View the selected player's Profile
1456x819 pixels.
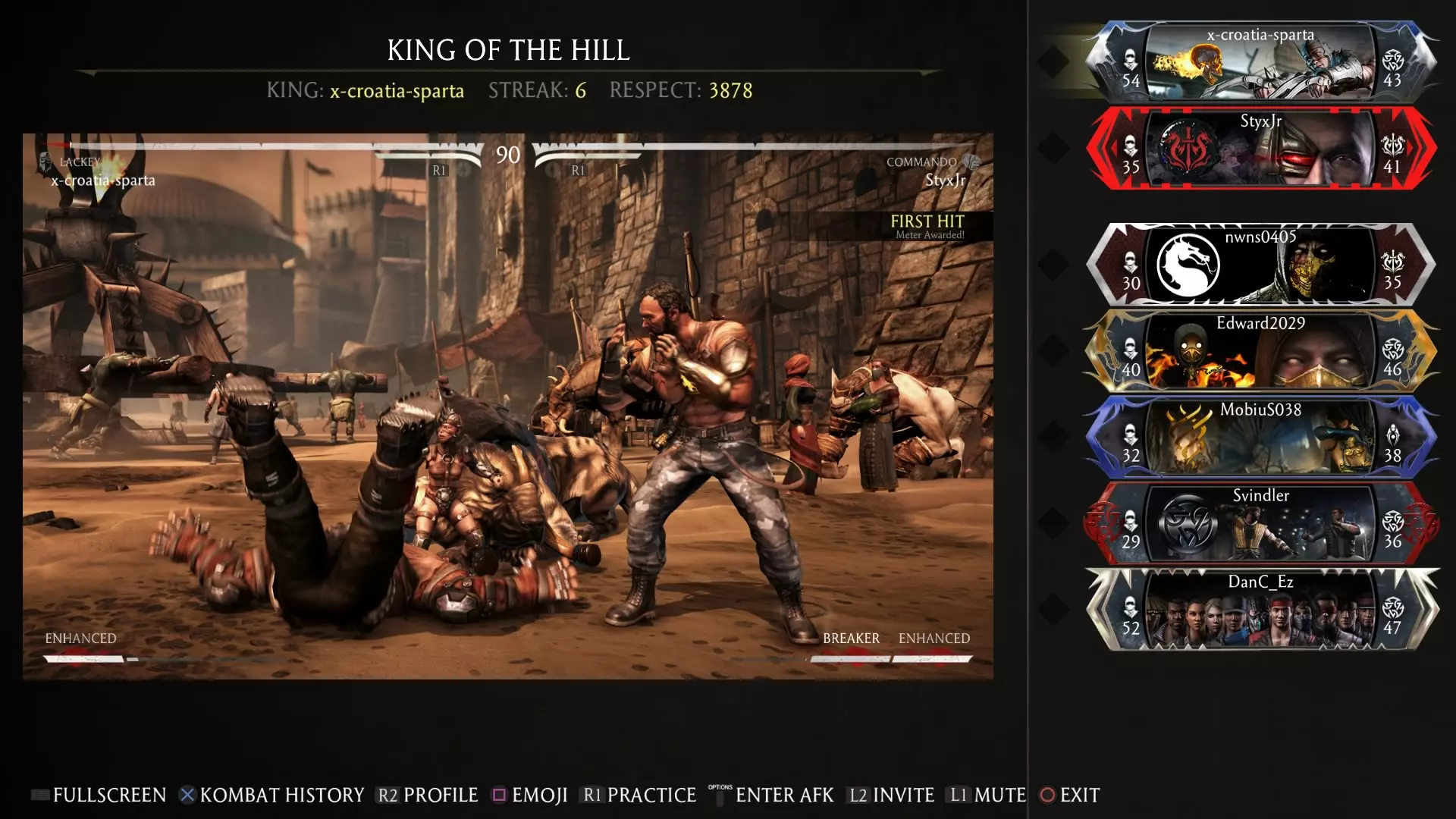(x=428, y=795)
